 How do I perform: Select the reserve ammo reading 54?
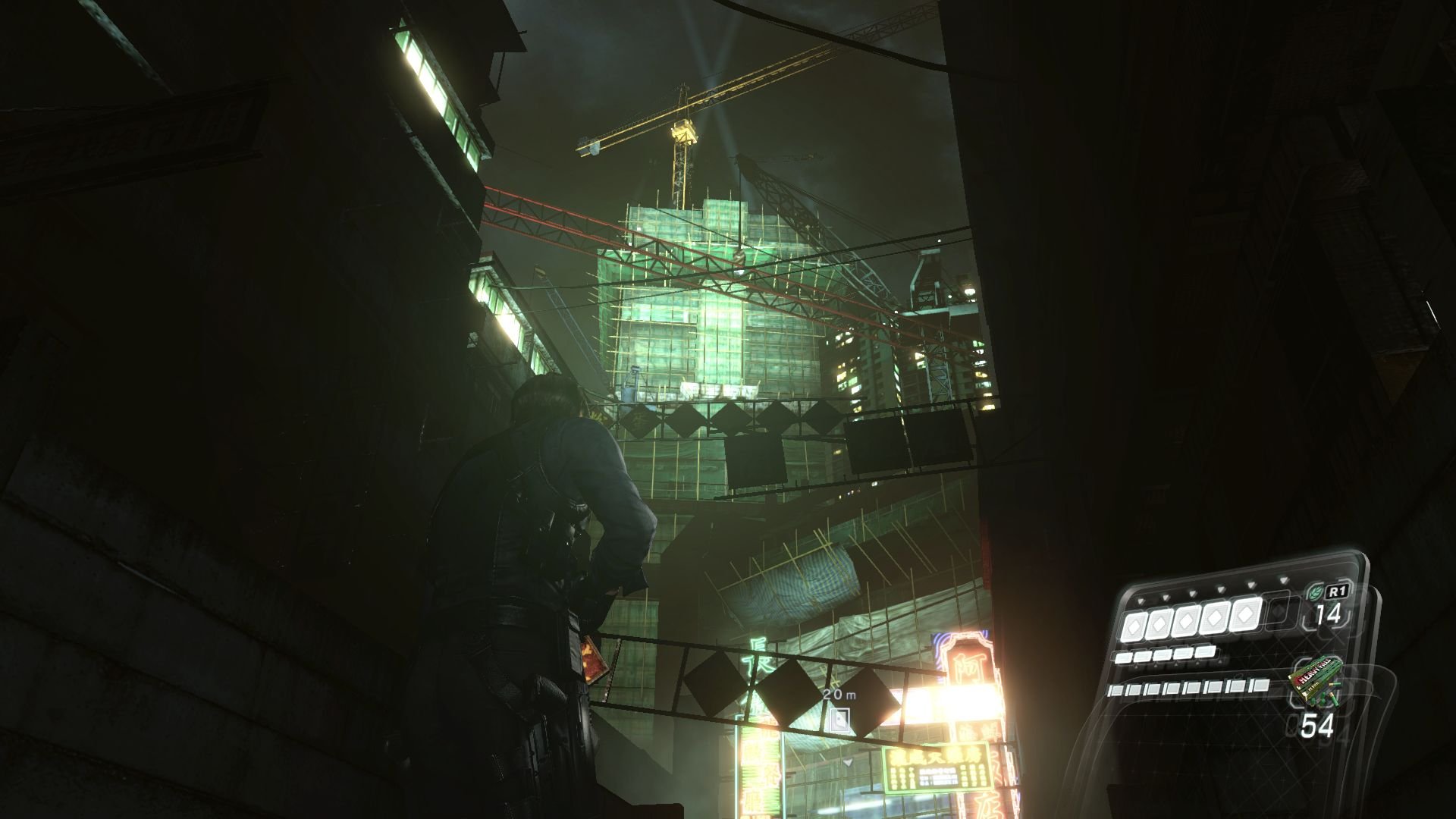tap(1318, 724)
